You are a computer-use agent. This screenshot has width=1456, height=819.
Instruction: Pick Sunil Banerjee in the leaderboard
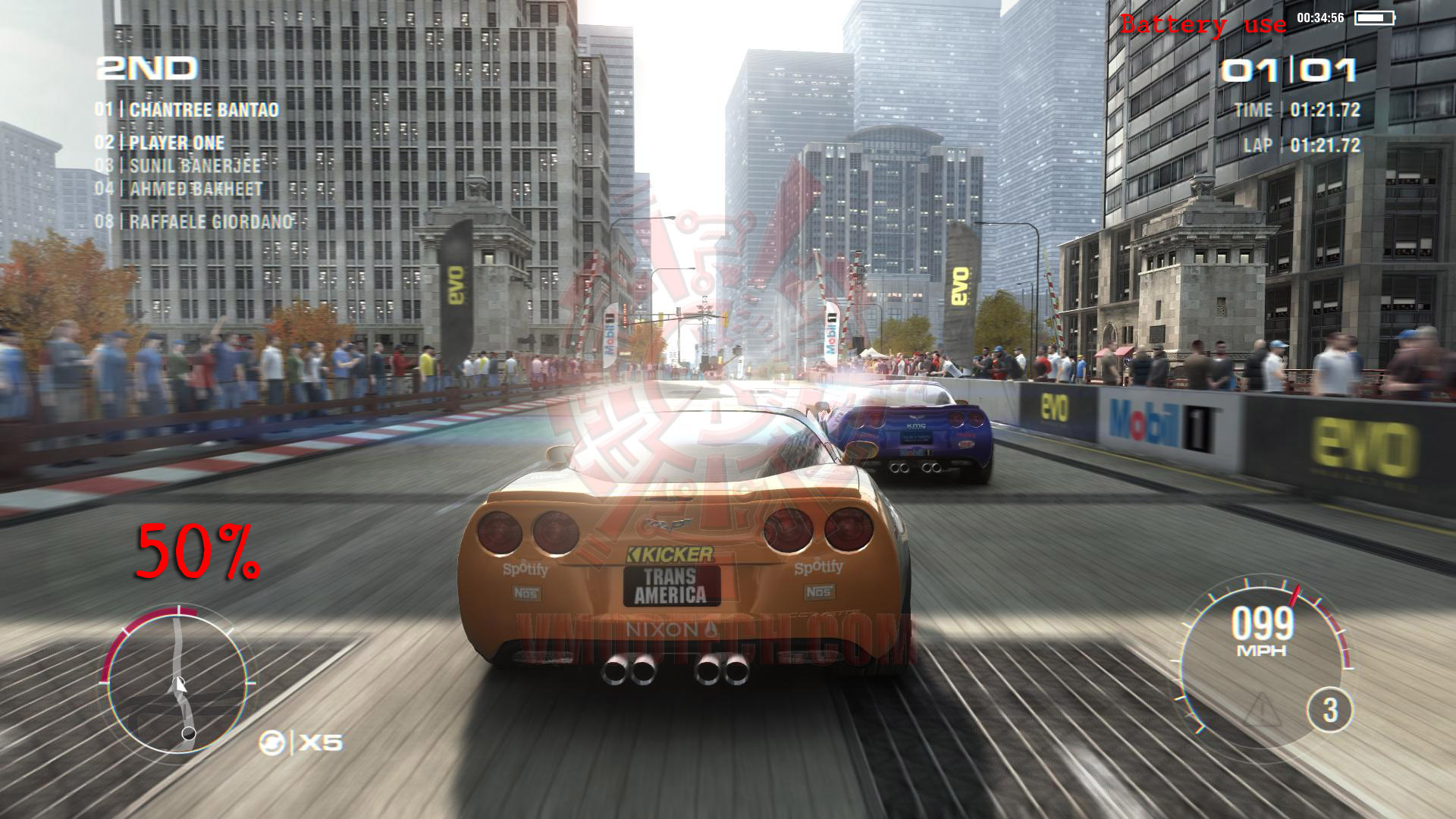(x=177, y=166)
